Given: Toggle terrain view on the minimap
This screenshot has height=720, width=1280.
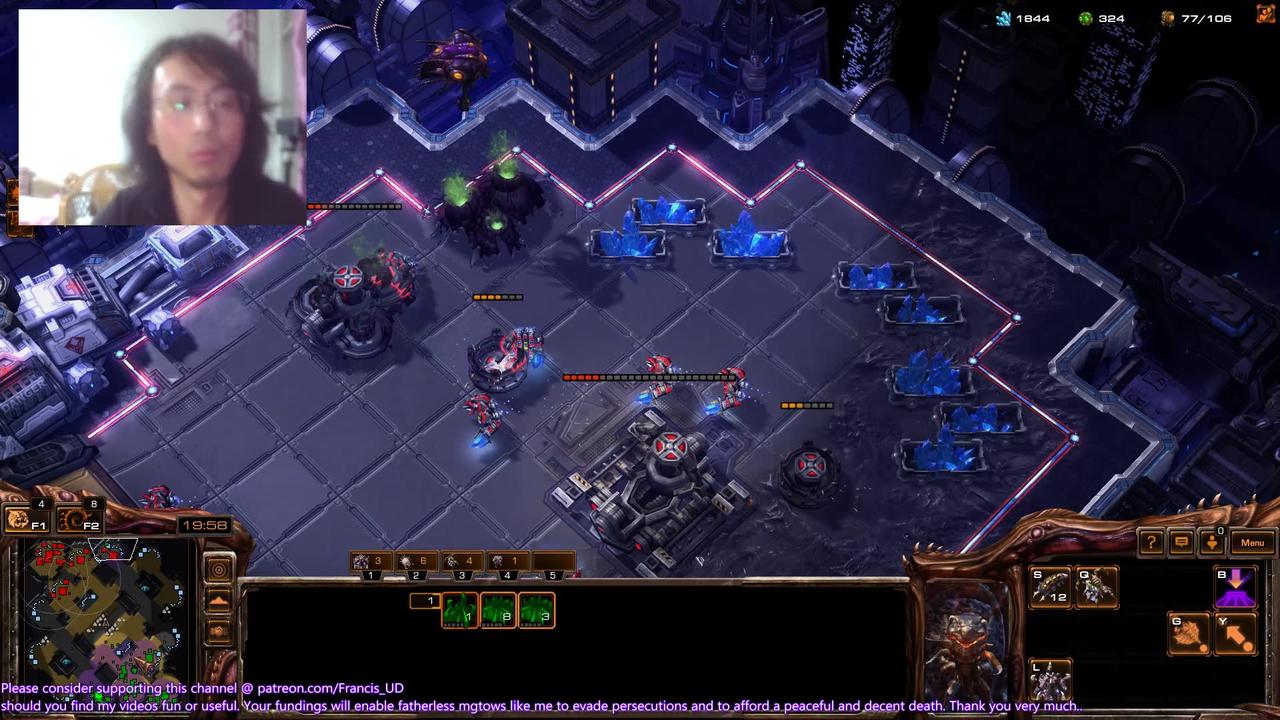Looking at the screenshot, I should [x=219, y=600].
